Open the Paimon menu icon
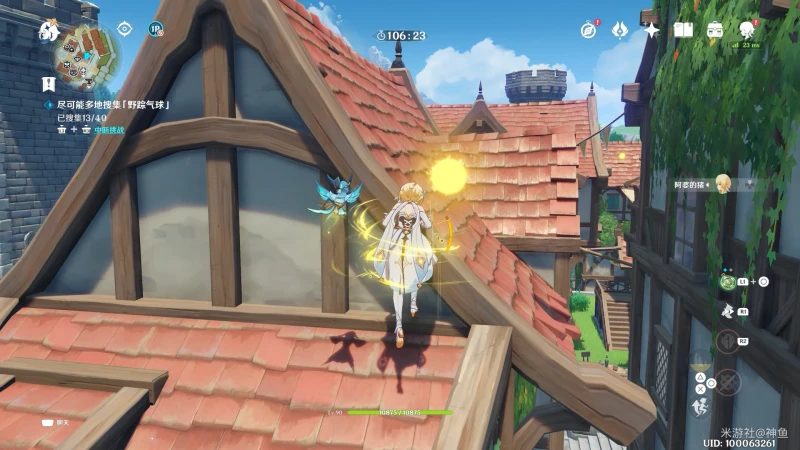This screenshot has height=450, width=800. [x=48, y=30]
